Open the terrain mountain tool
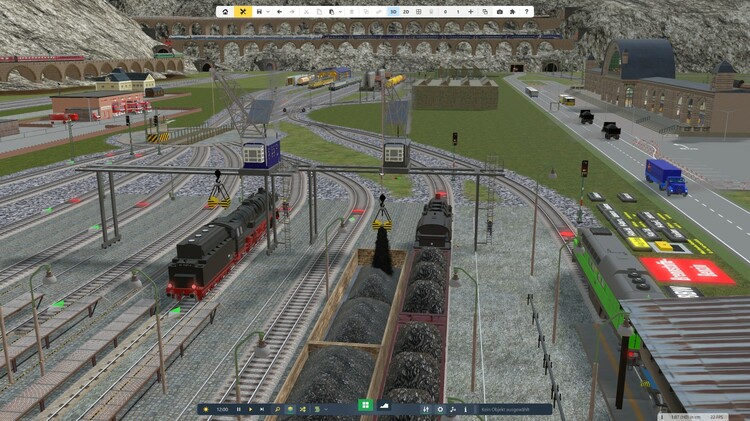The image size is (750, 421). coord(386,405)
